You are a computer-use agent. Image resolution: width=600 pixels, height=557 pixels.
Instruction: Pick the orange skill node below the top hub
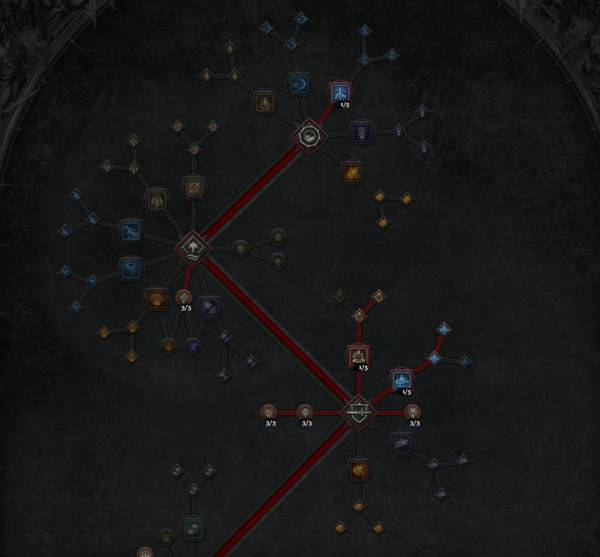tap(352, 173)
